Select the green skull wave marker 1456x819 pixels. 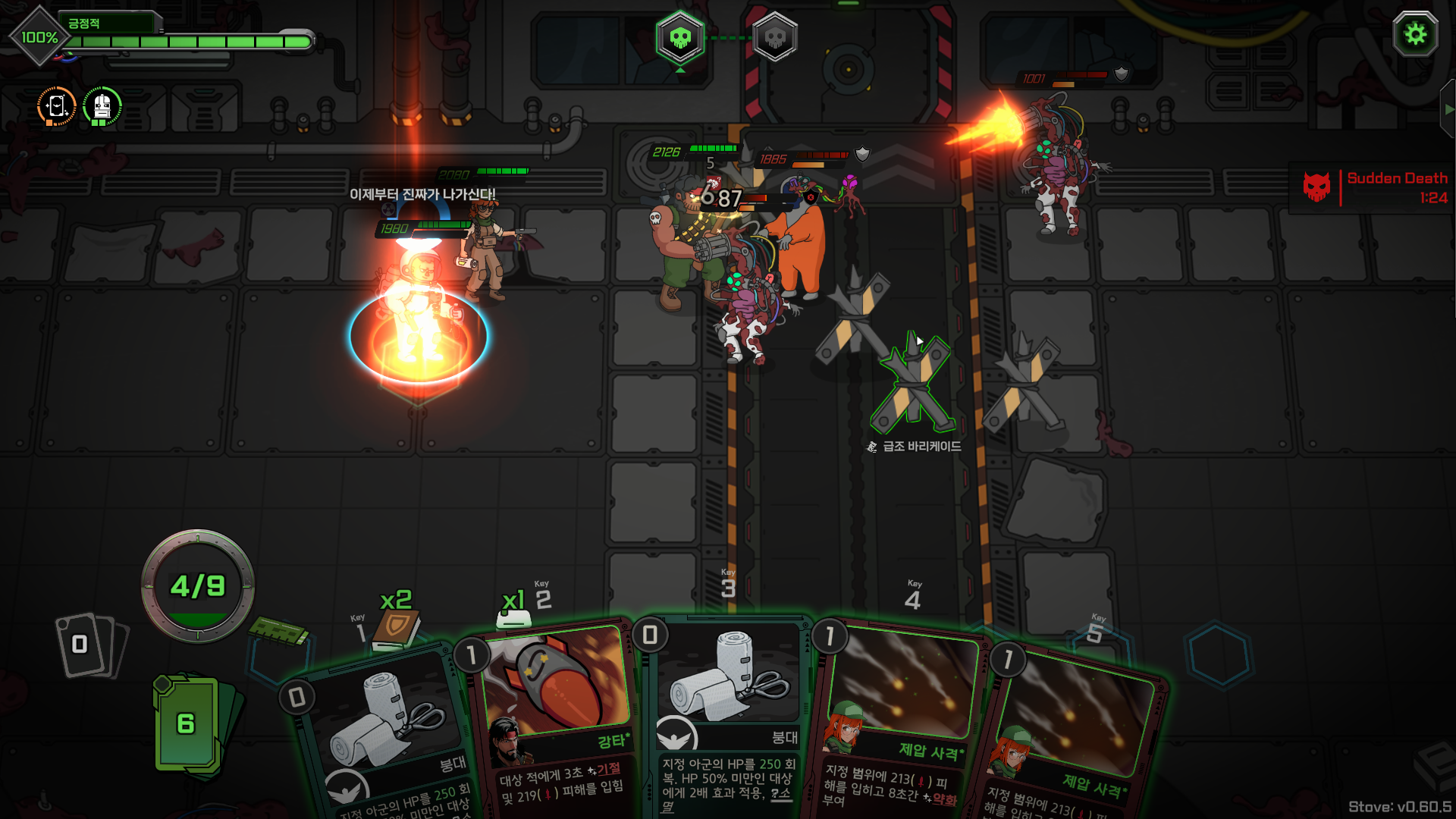680,37
